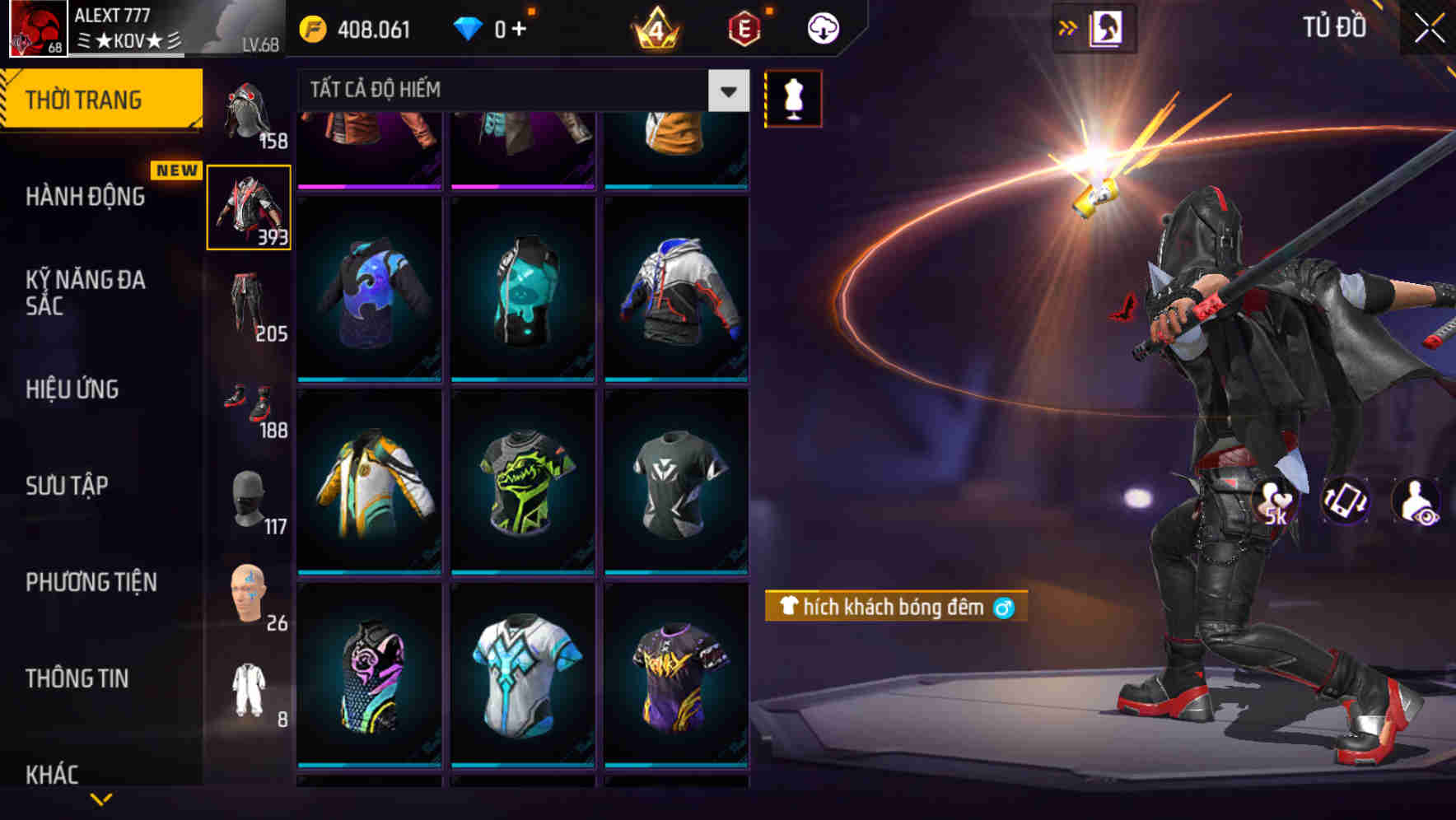Open the red Elite pass E icon
The width and height of the screenshot is (1456, 820).
coord(742,27)
